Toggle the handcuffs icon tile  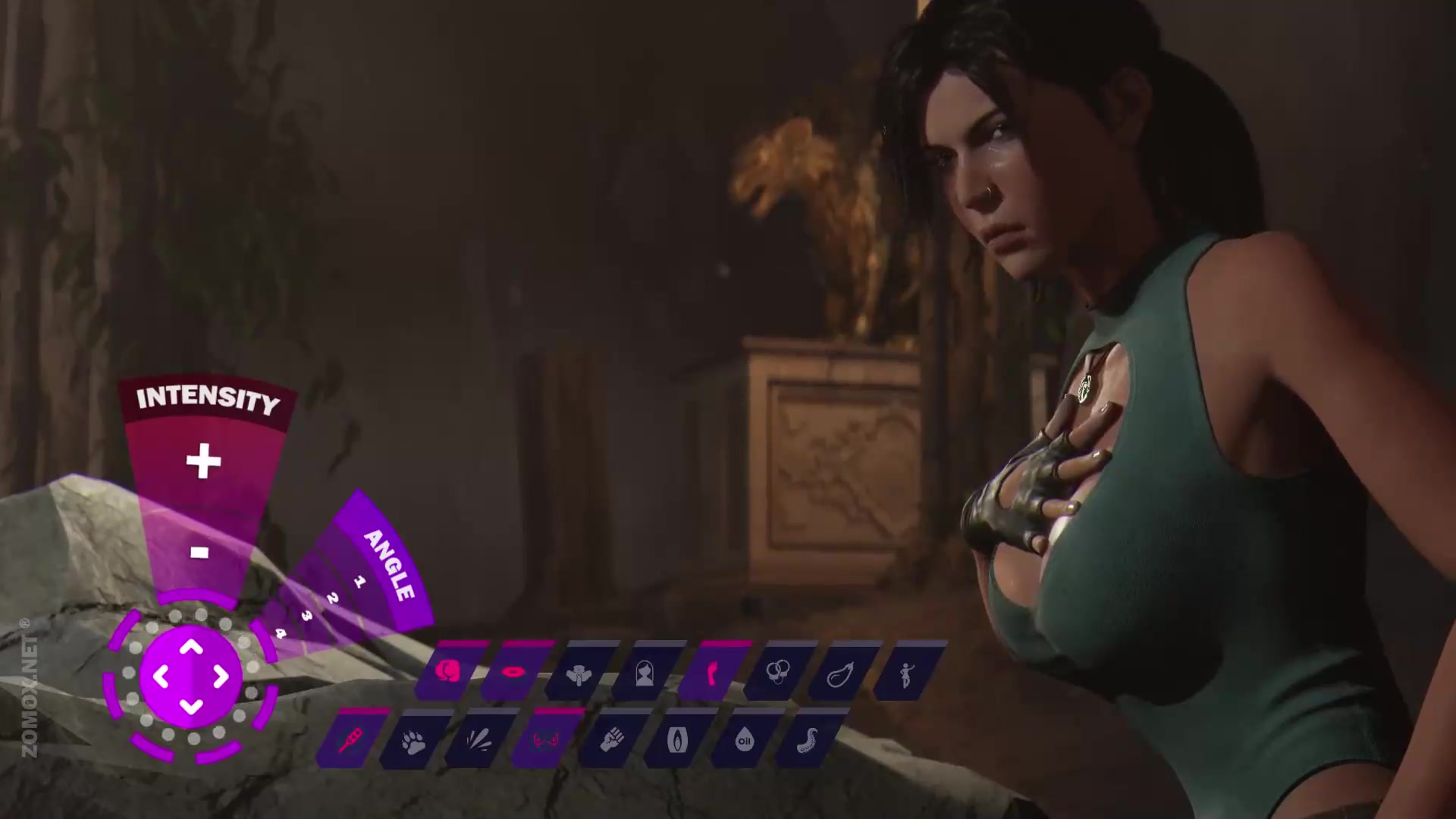pyautogui.click(x=776, y=673)
